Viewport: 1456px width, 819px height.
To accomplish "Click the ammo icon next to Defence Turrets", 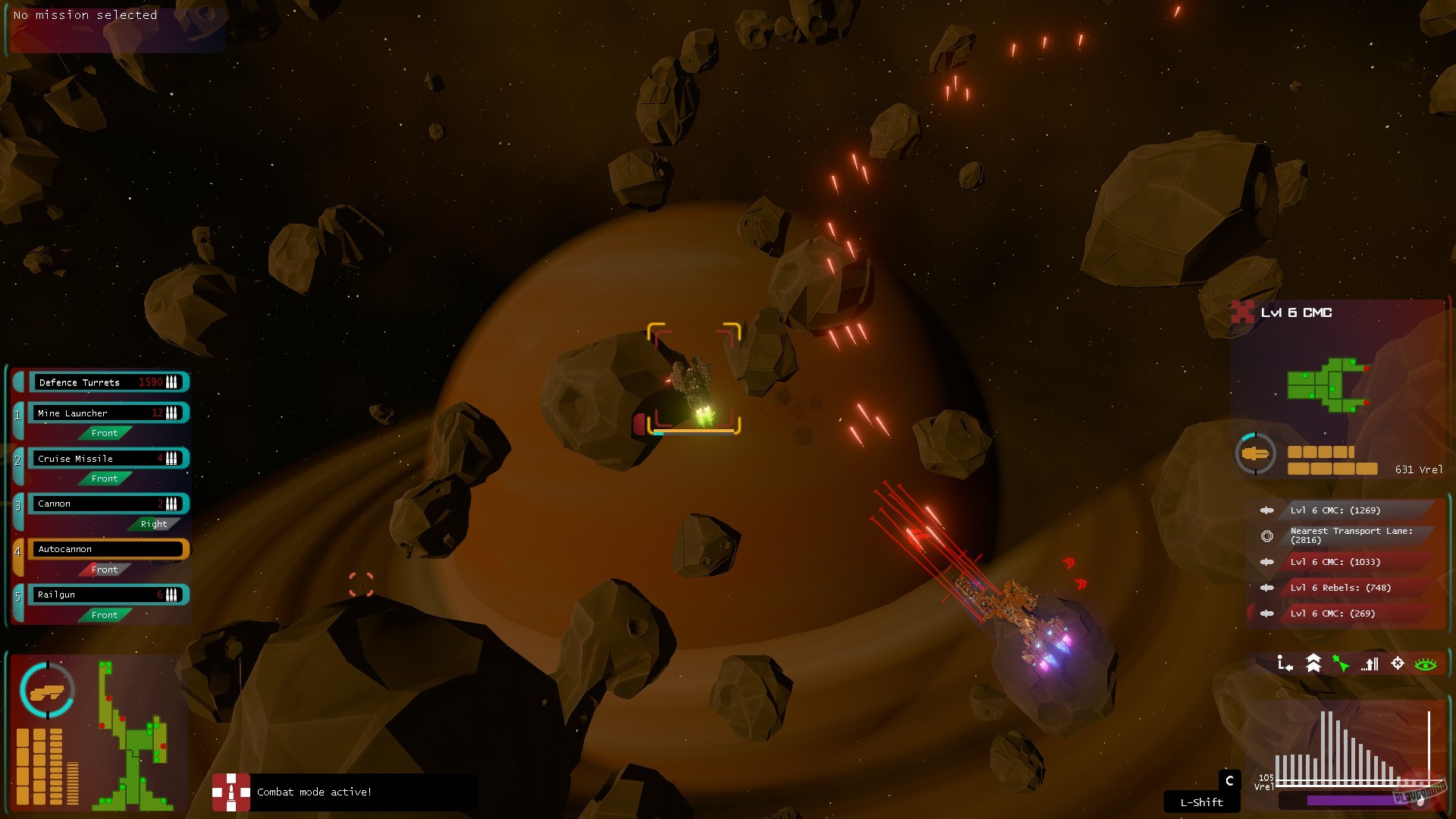I will pyautogui.click(x=173, y=382).
